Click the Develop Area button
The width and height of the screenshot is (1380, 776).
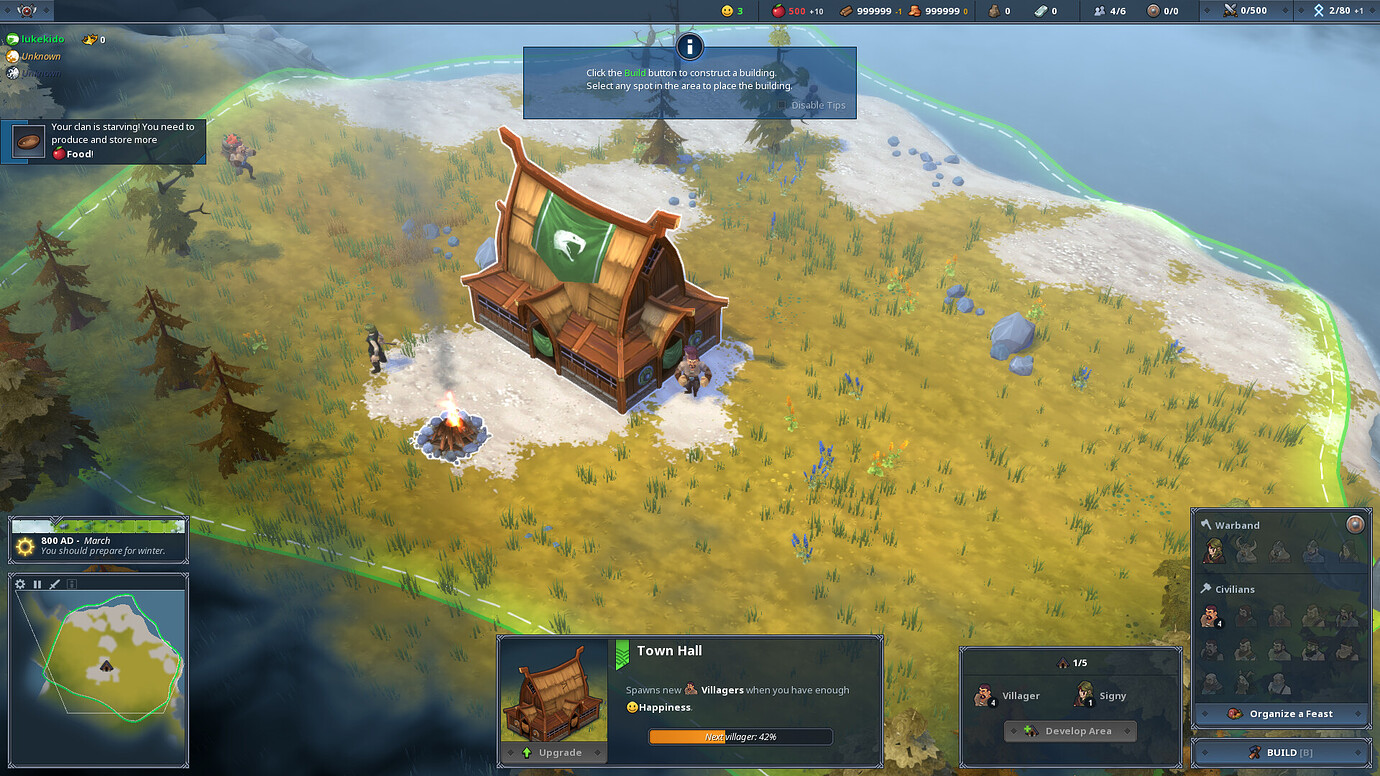(1070, 731)
